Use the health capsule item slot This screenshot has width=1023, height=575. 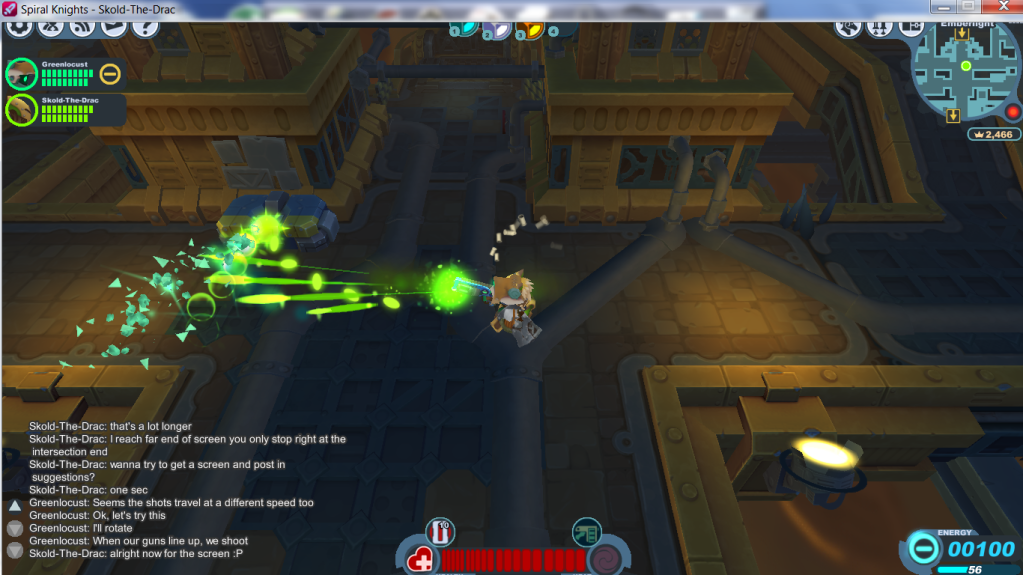(440, 531)
